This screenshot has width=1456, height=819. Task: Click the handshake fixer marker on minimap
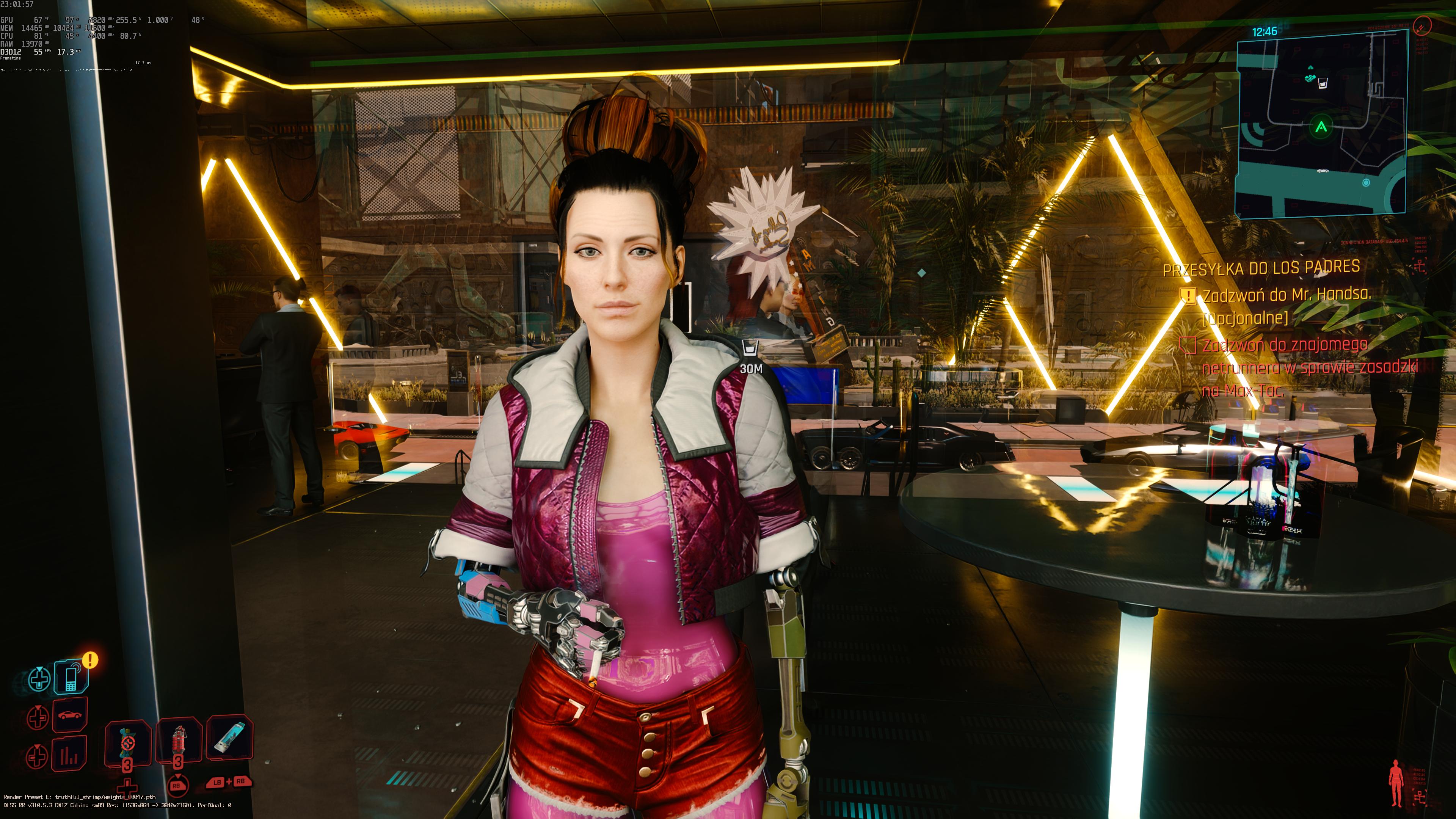click(x=1309, y=76)
